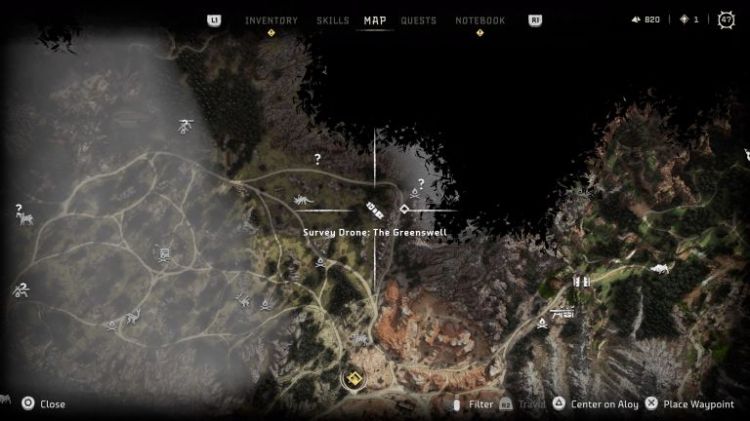Viewport: 750px width, 421px height.
Task: Open the Notebook tab
Action: click(x=480, y=20)
